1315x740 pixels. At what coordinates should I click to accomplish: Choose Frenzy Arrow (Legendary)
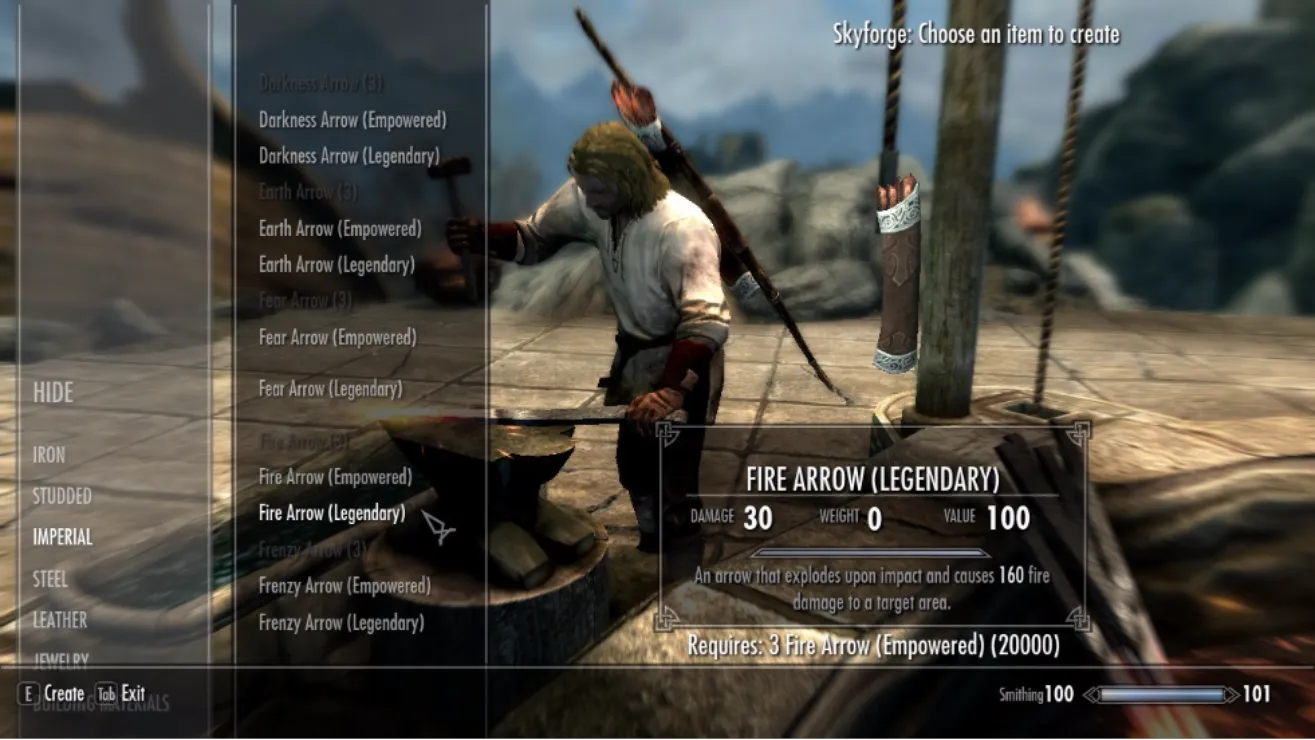tap(341, 622)
